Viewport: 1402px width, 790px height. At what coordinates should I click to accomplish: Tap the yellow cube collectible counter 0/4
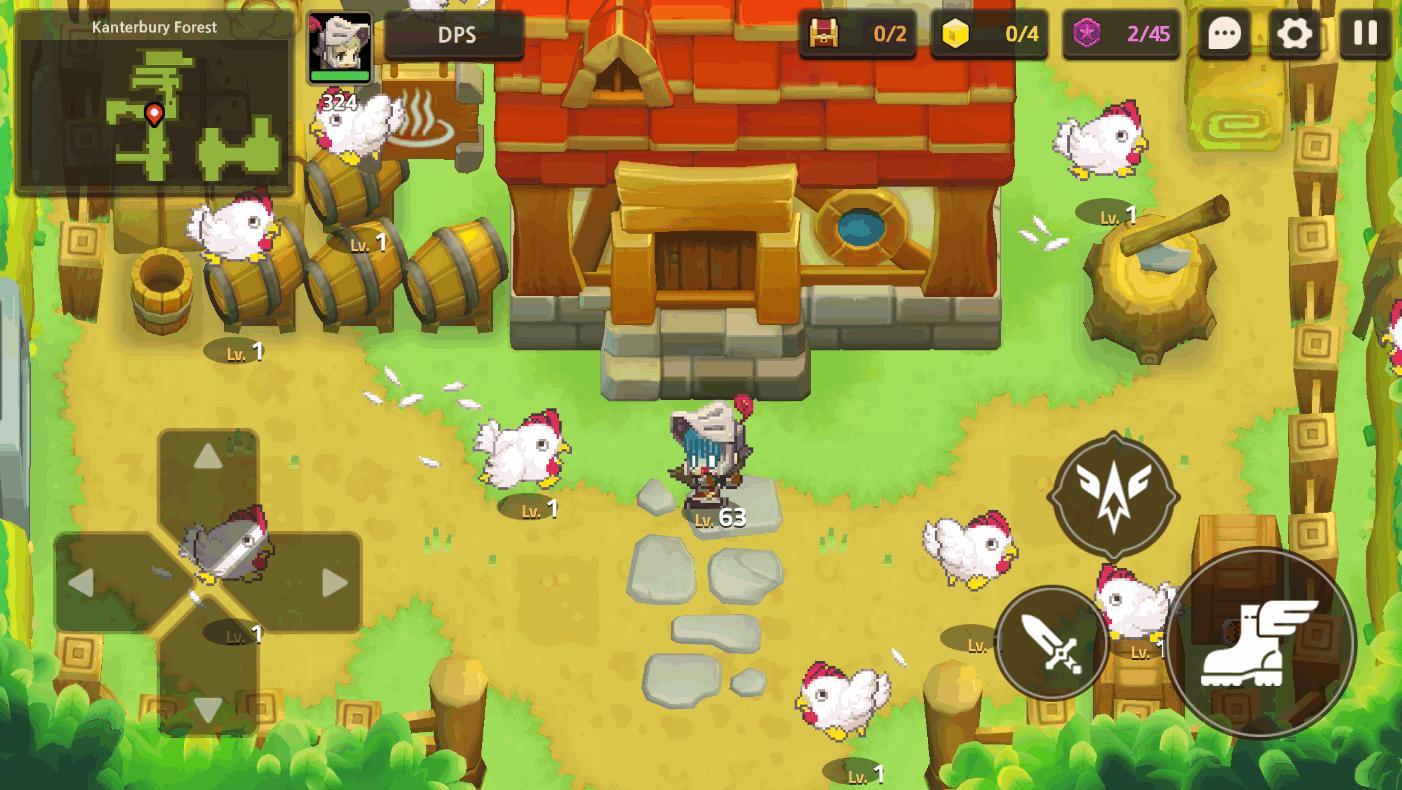coord(990,33)
